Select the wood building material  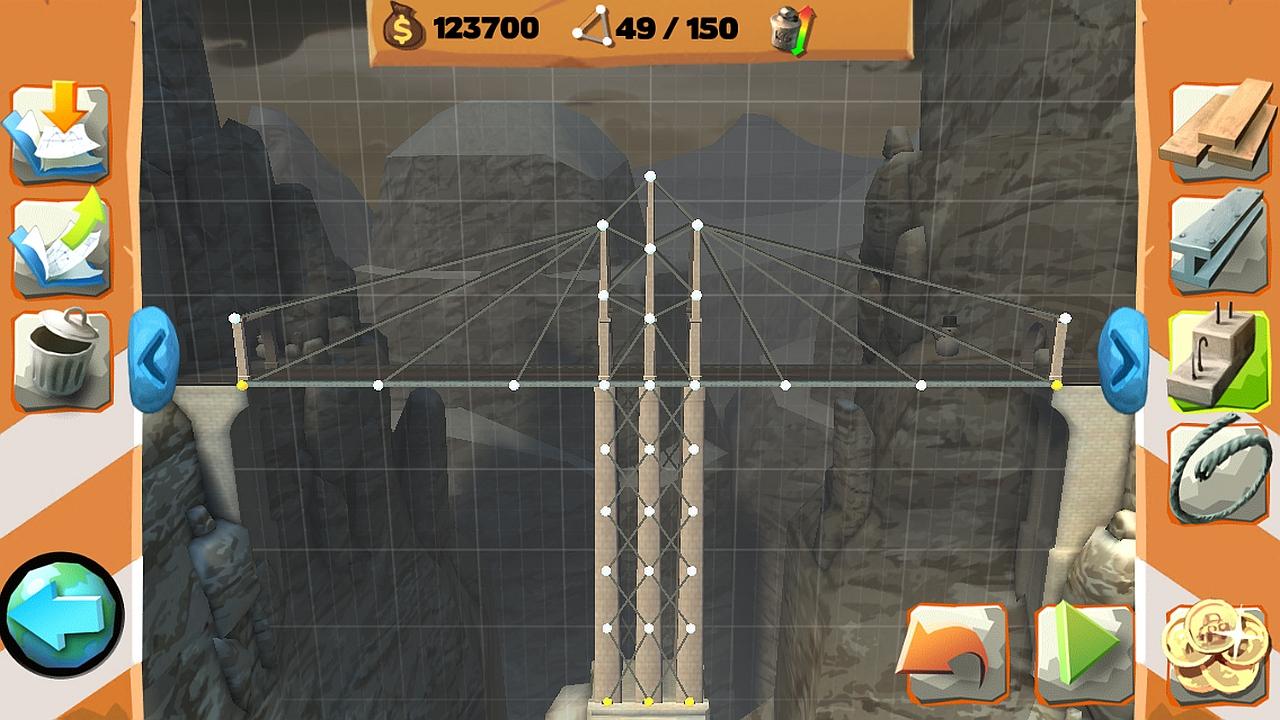pyautogui.click(x=1218, y=131)
